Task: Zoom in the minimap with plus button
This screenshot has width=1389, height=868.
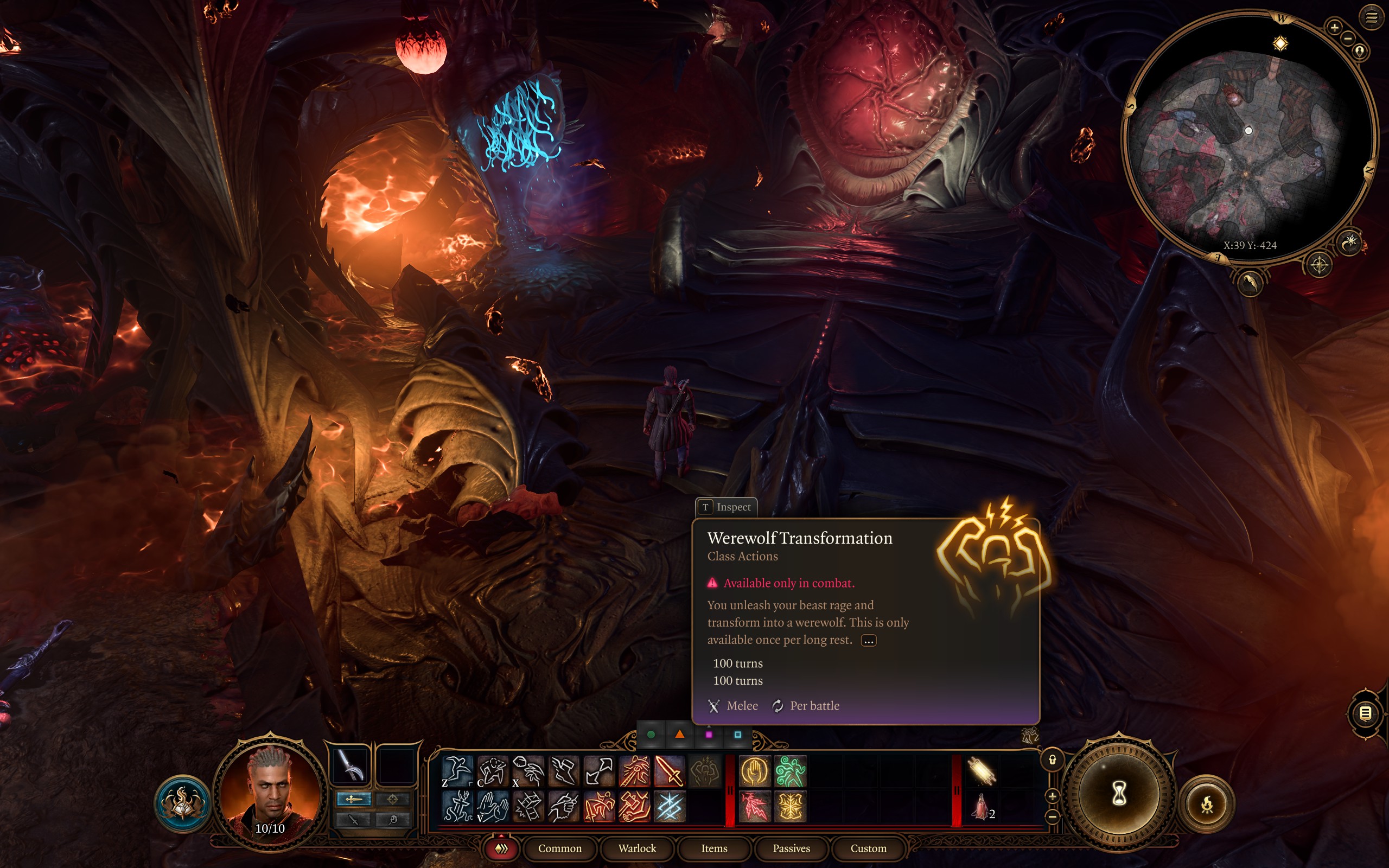Action: pyautogui.click(x=1335, y=27)
